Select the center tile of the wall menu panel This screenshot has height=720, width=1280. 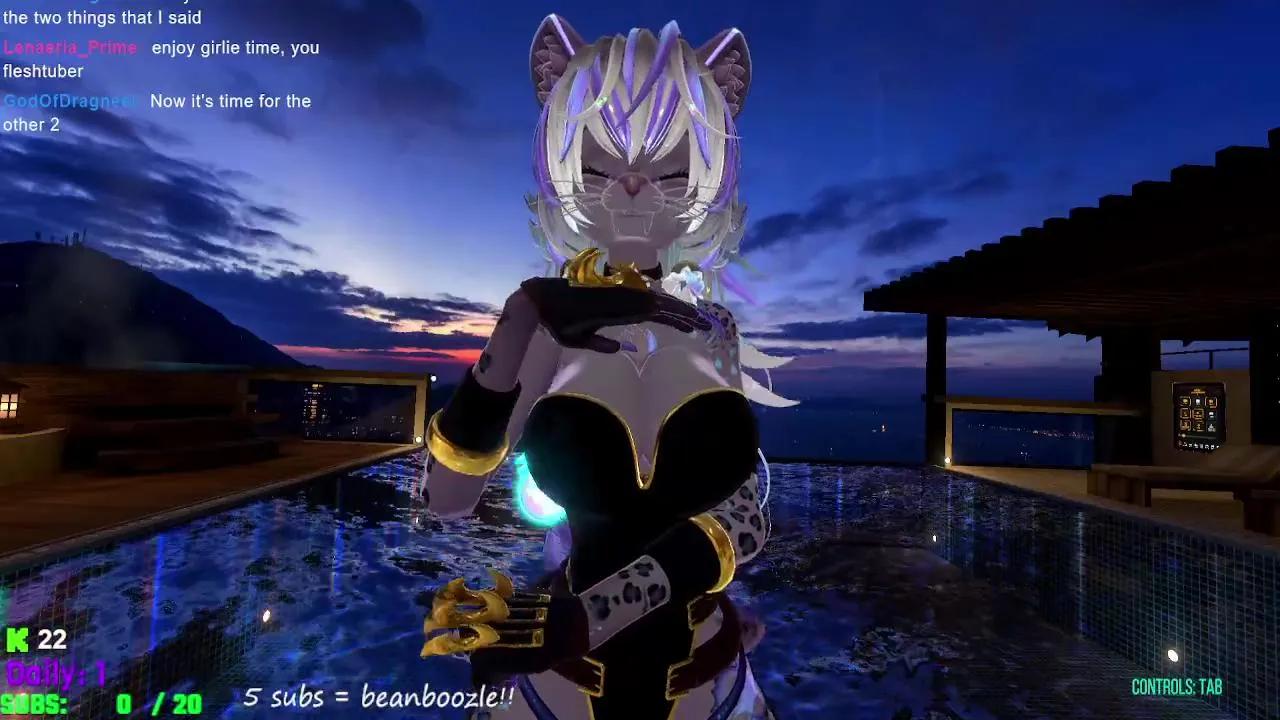(1198, 414)
